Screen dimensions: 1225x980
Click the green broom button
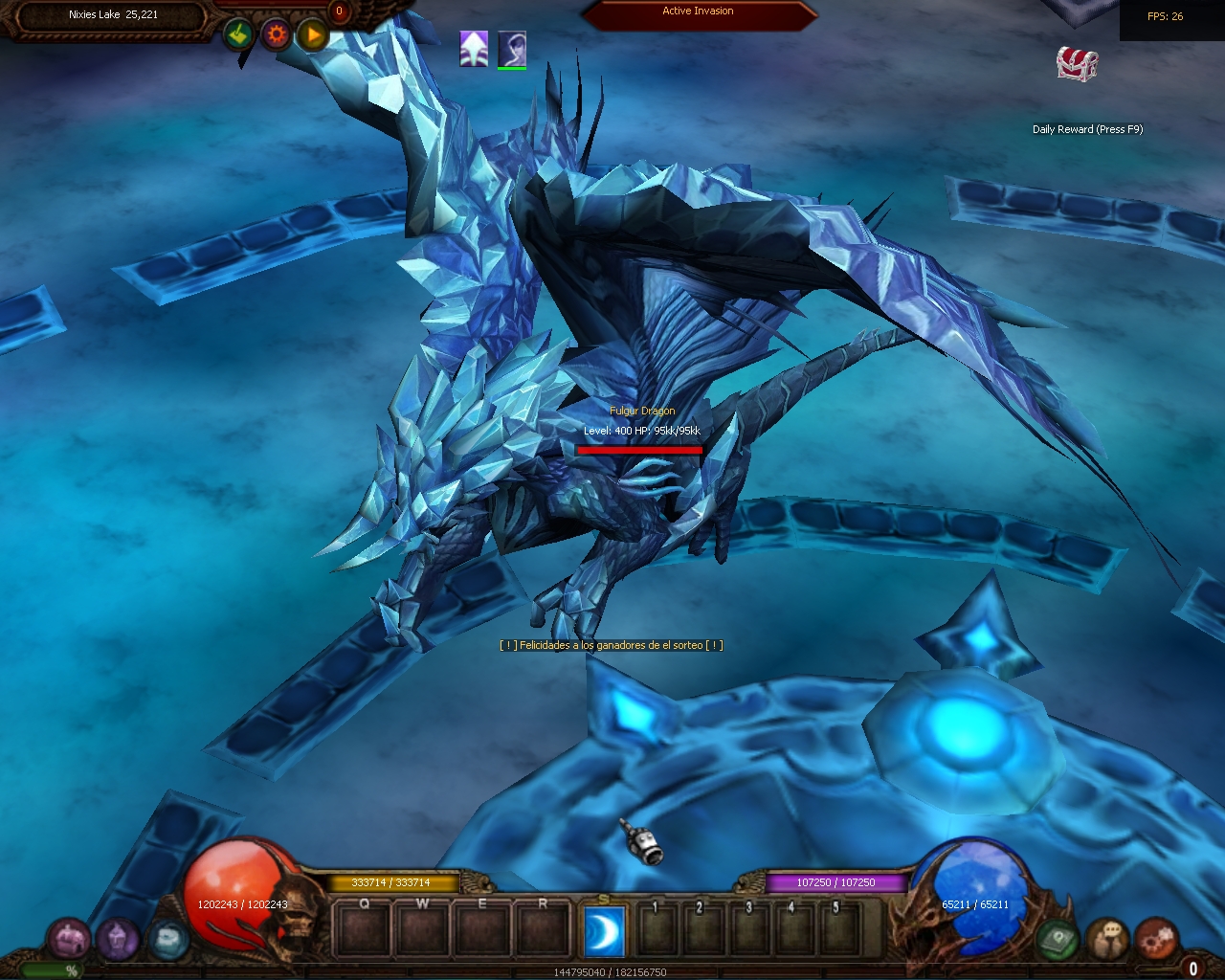click(x=239, y=35)
